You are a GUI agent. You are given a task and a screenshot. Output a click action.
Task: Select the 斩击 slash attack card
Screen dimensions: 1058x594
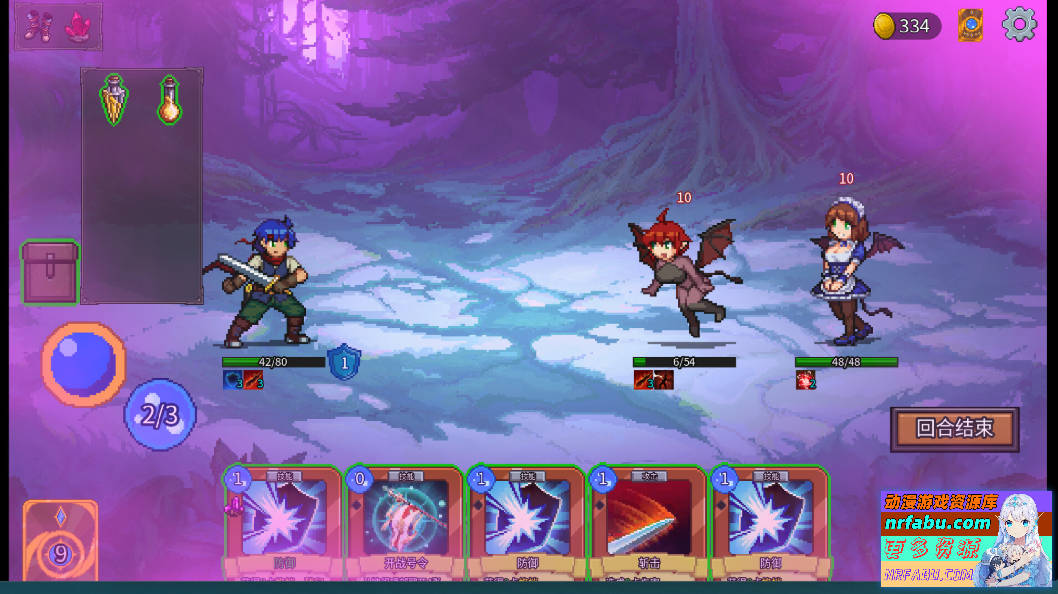[646, 522]
